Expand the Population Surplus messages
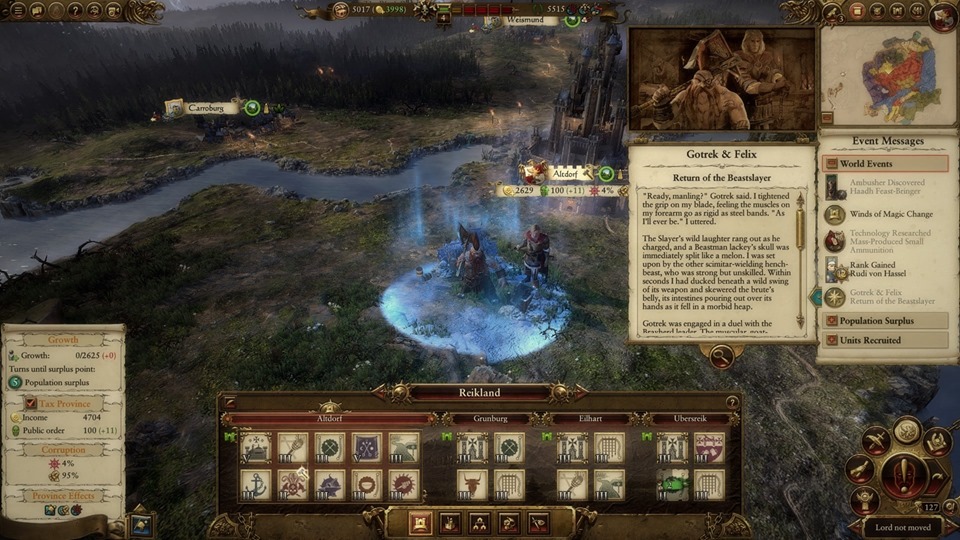Screen dimensions: 960x540 click(885, 321)
